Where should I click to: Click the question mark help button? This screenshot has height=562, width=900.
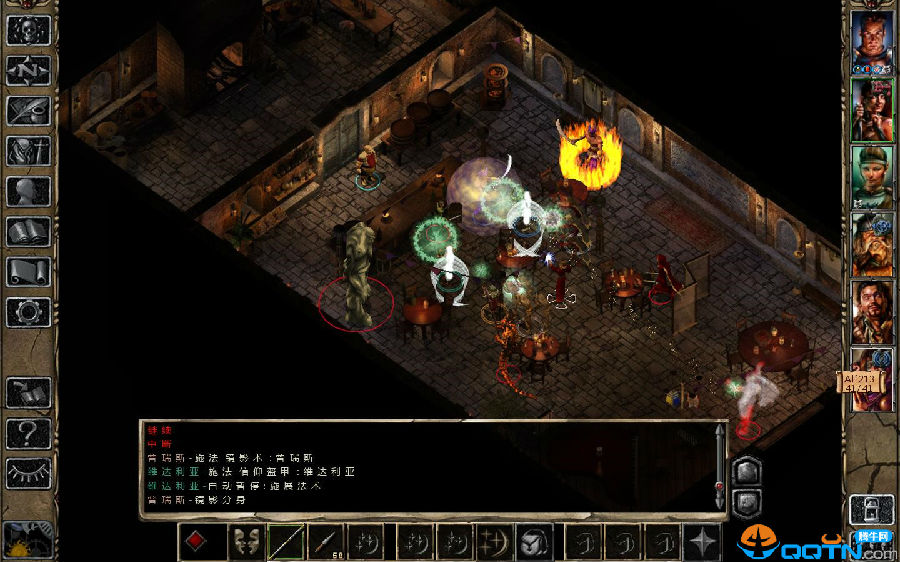pos(28,433)
